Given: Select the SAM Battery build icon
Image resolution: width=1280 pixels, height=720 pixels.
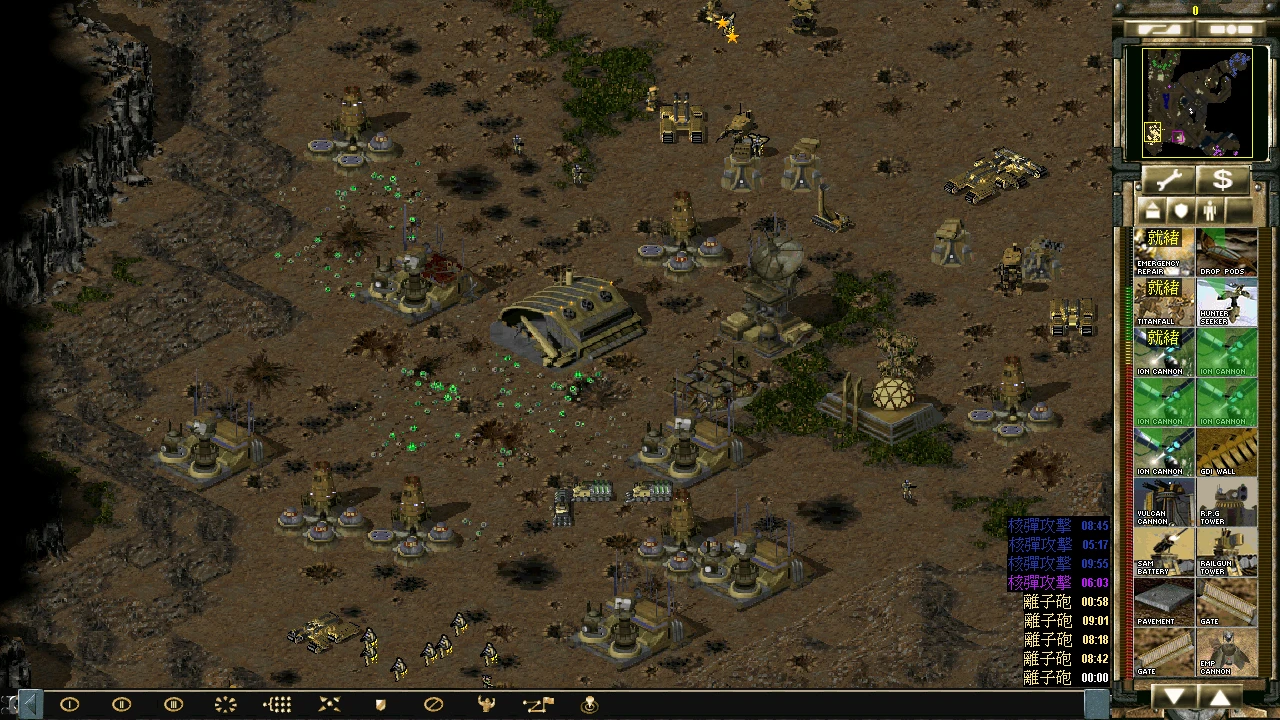Looking at the screenshot, I should [1164, 552].
